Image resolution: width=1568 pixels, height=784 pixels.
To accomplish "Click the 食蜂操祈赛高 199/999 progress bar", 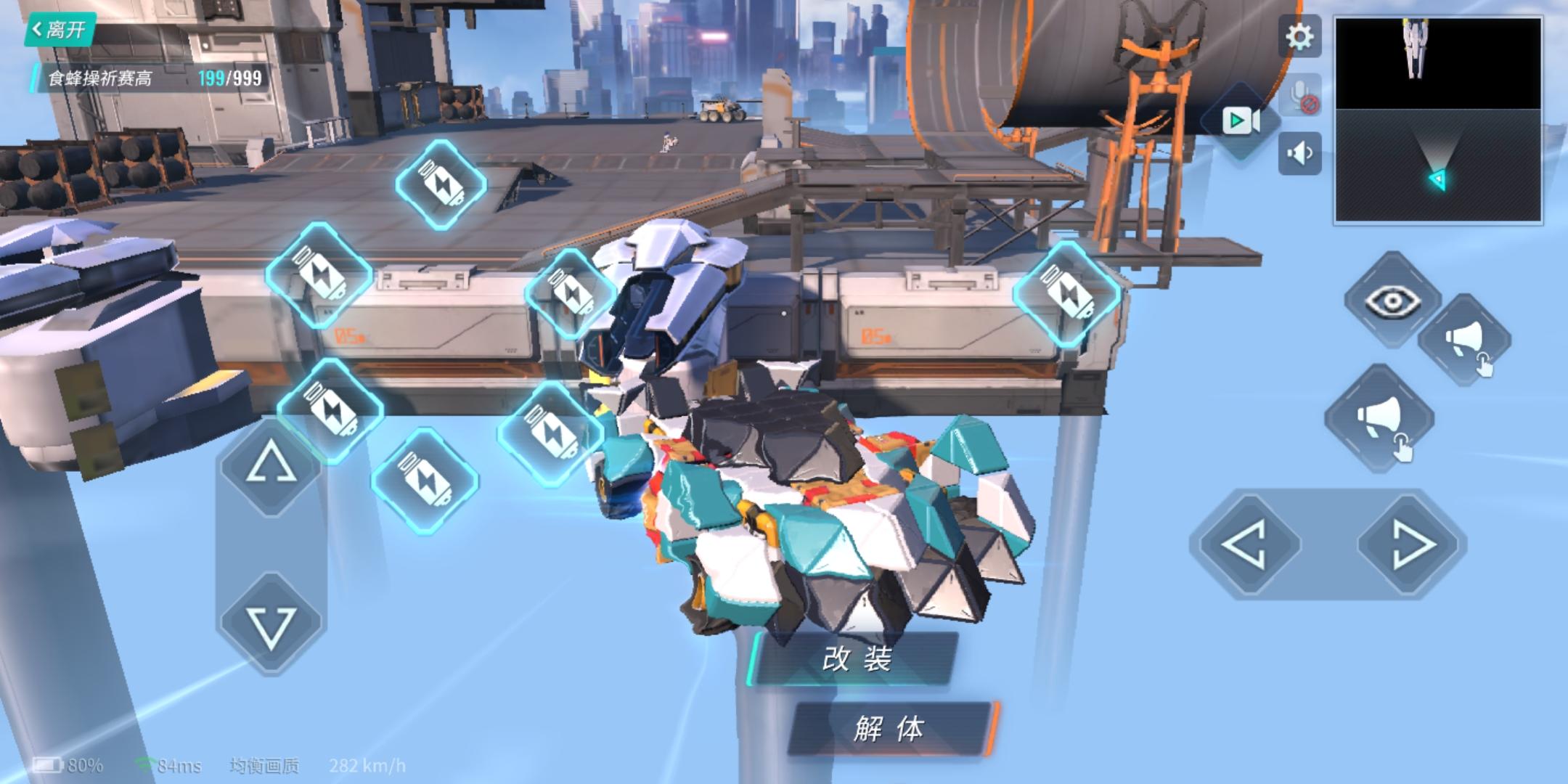I will click(145, 76).
